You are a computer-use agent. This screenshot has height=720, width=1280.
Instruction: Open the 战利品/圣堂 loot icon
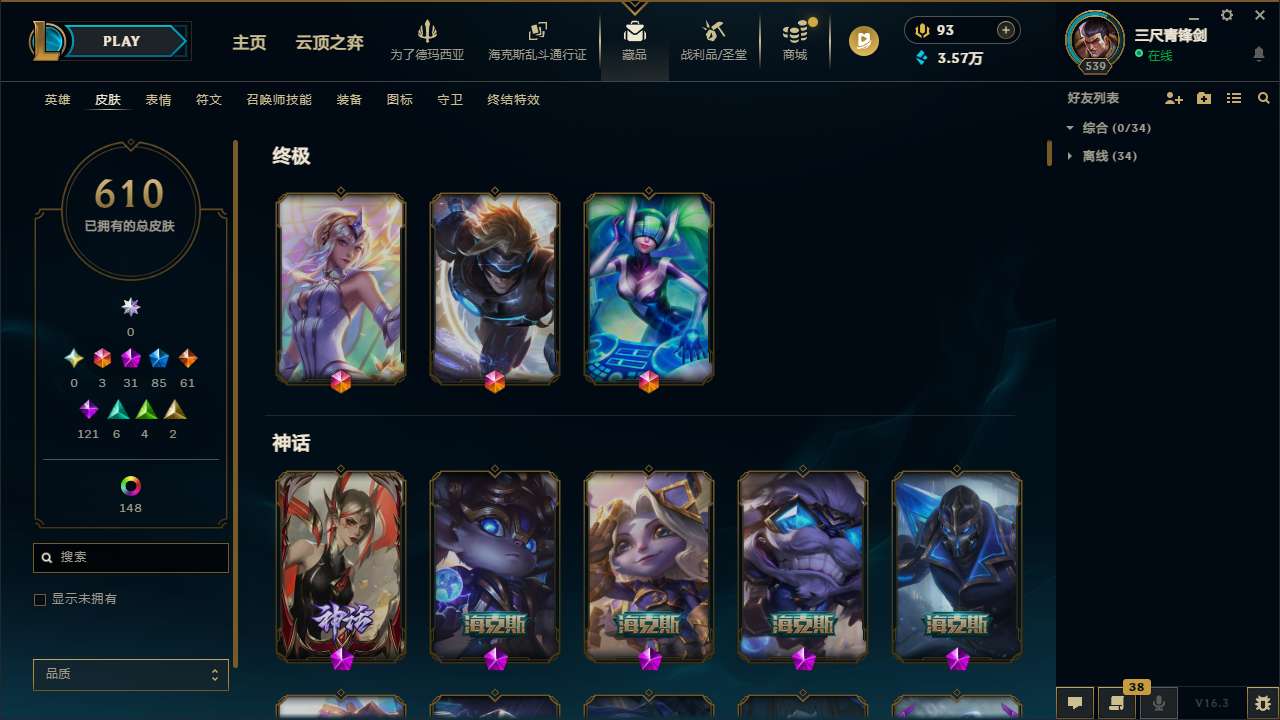[x=714, y=40]
